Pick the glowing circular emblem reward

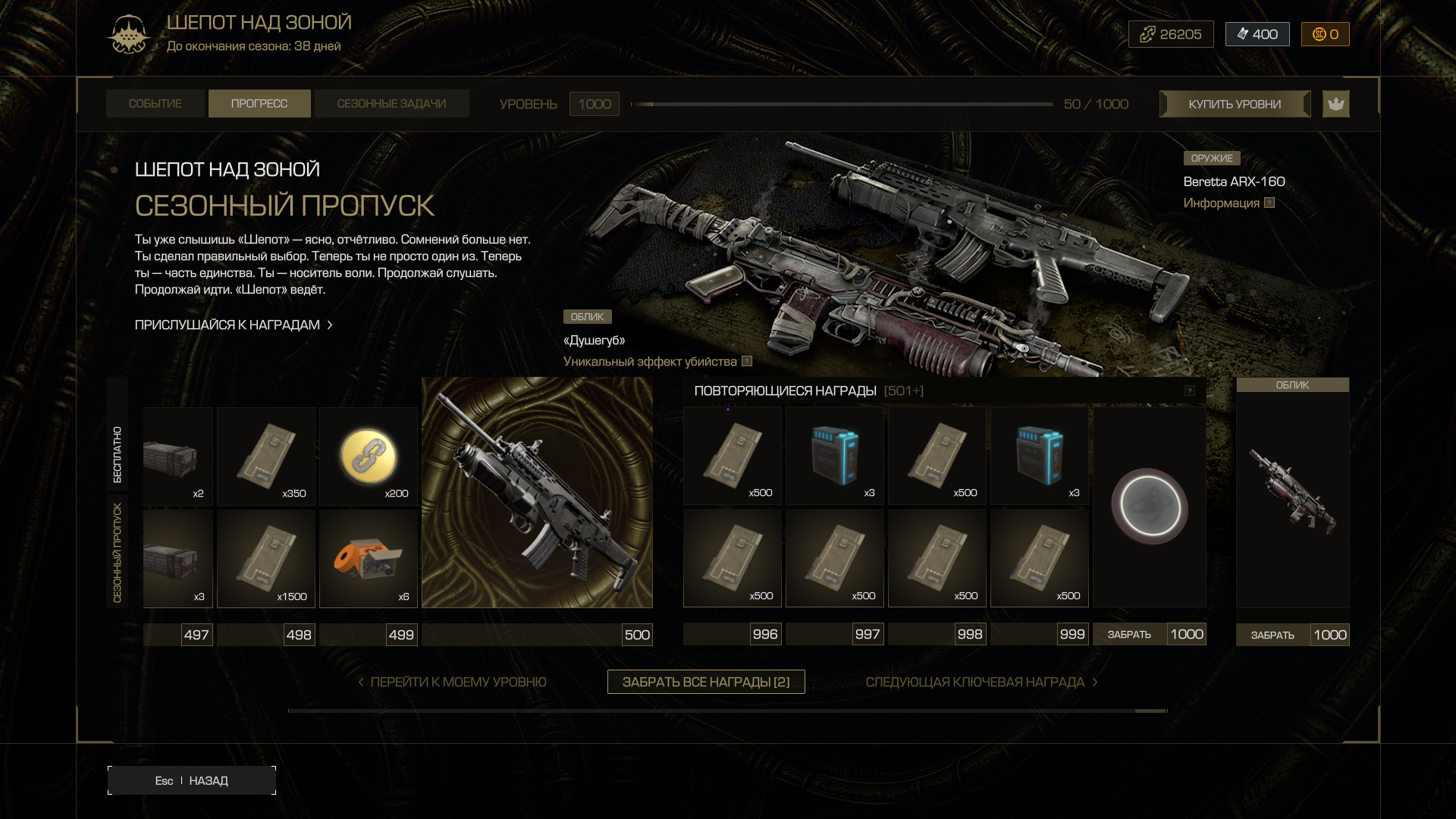tap(1149, 507)
